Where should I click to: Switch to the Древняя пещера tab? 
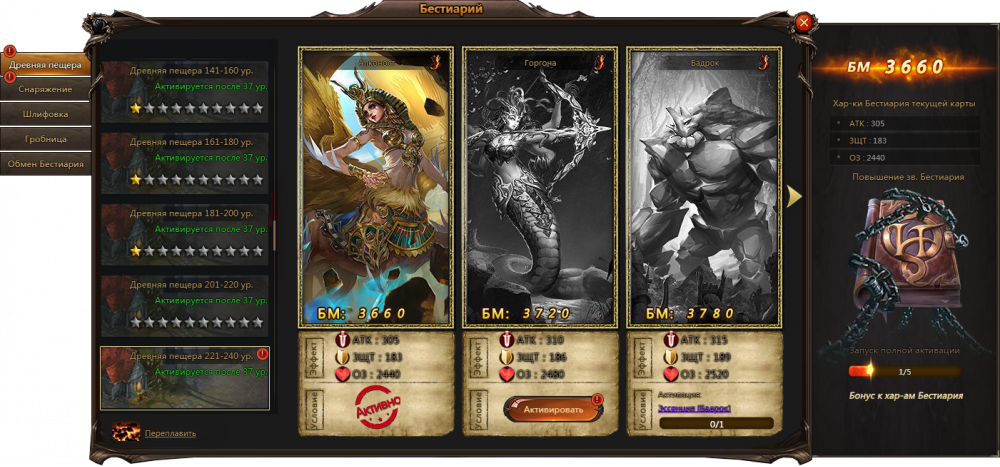[46, 66]
